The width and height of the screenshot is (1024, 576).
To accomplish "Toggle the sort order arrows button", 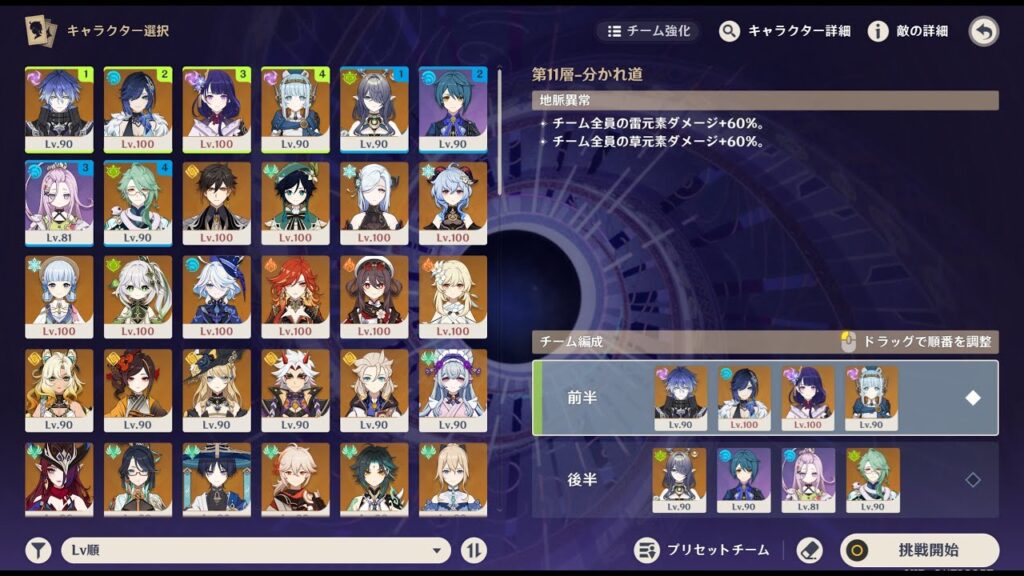I will (474, 550).
